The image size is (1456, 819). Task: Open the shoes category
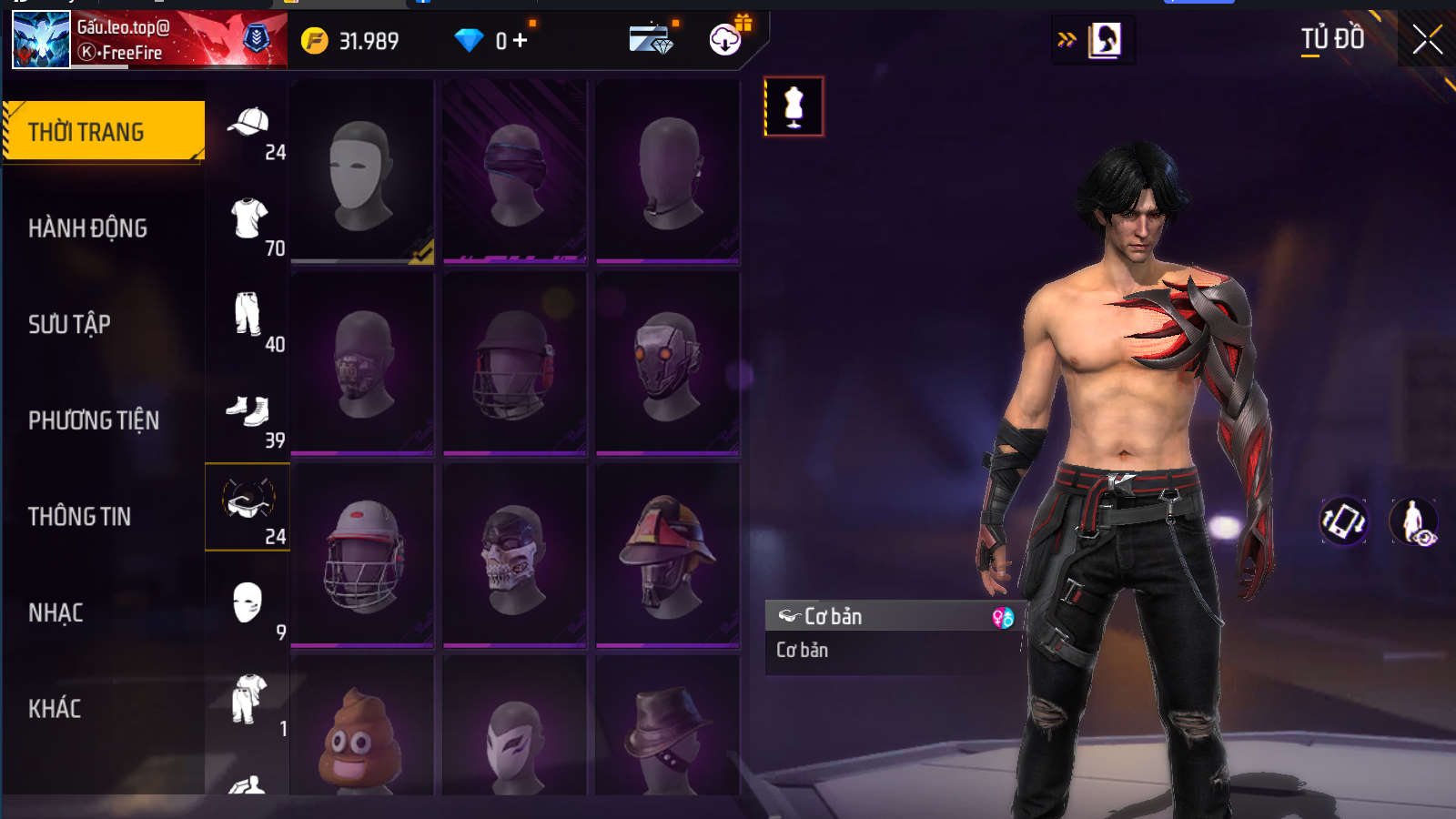pyautogui.click(x=248, y=412)
